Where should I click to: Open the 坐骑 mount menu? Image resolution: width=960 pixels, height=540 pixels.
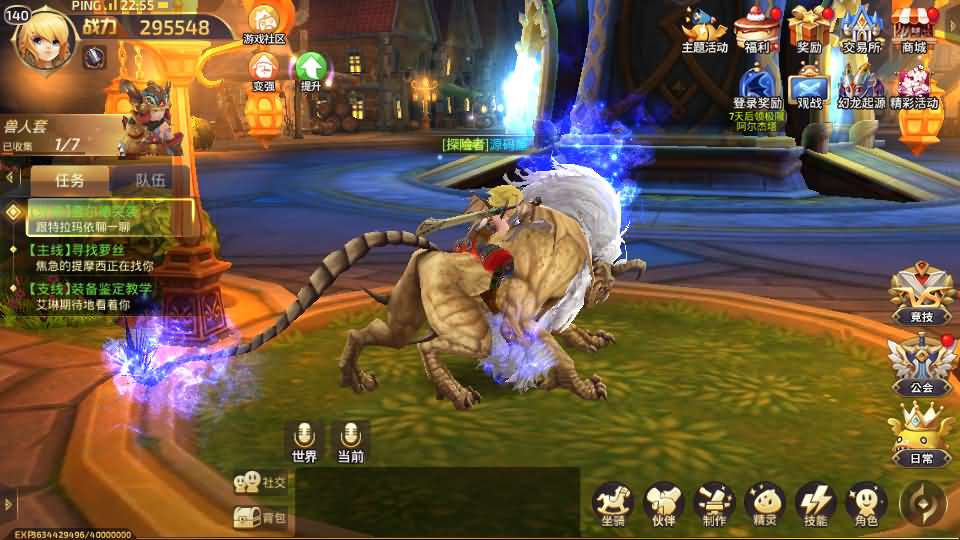(613, 503)
